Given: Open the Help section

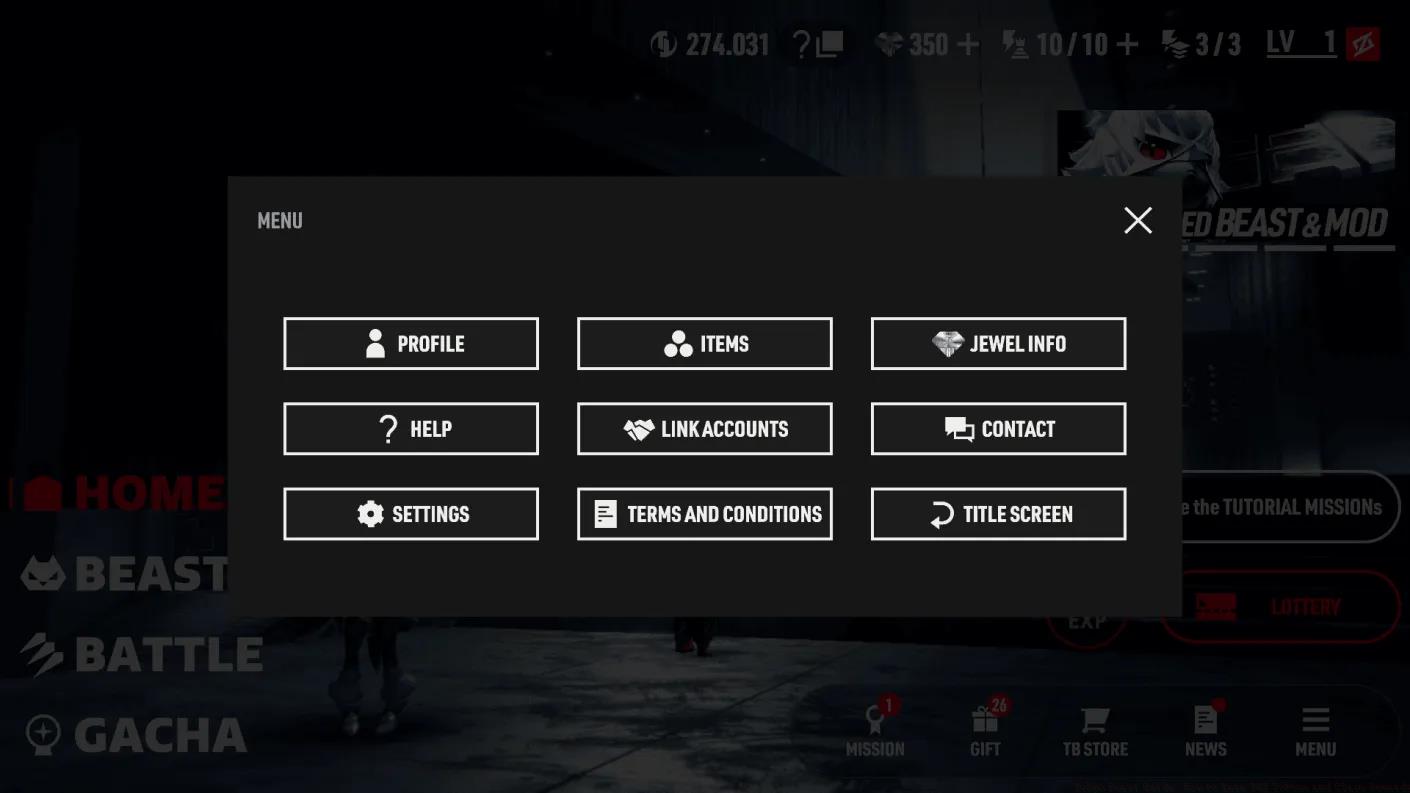Looking at the screenshot, I should 411,429.
